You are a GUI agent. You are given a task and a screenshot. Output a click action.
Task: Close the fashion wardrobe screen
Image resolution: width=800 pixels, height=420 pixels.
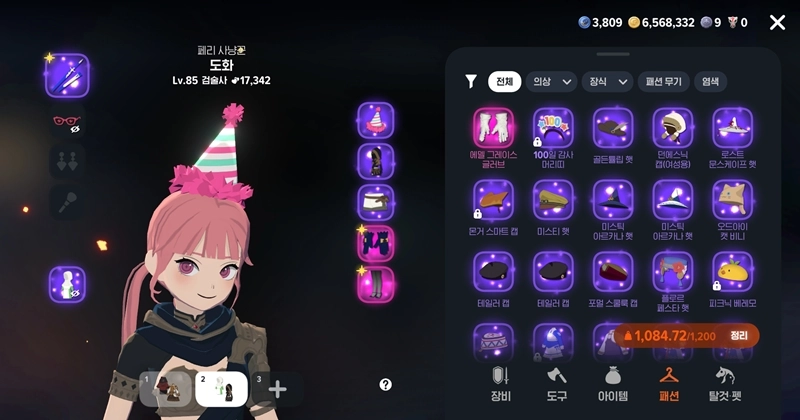coord(777,22)
